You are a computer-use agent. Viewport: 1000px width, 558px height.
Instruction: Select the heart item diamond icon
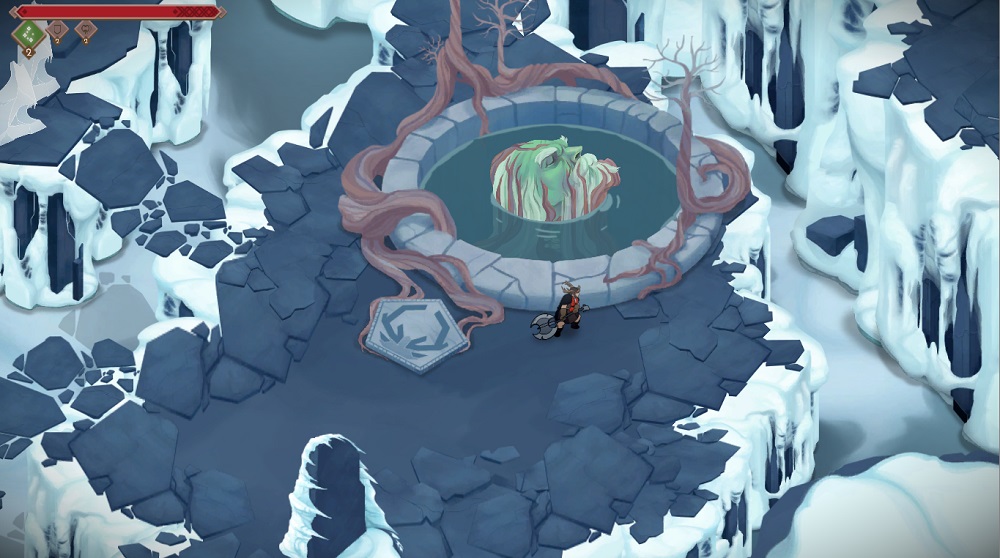[x=86, y=29]
